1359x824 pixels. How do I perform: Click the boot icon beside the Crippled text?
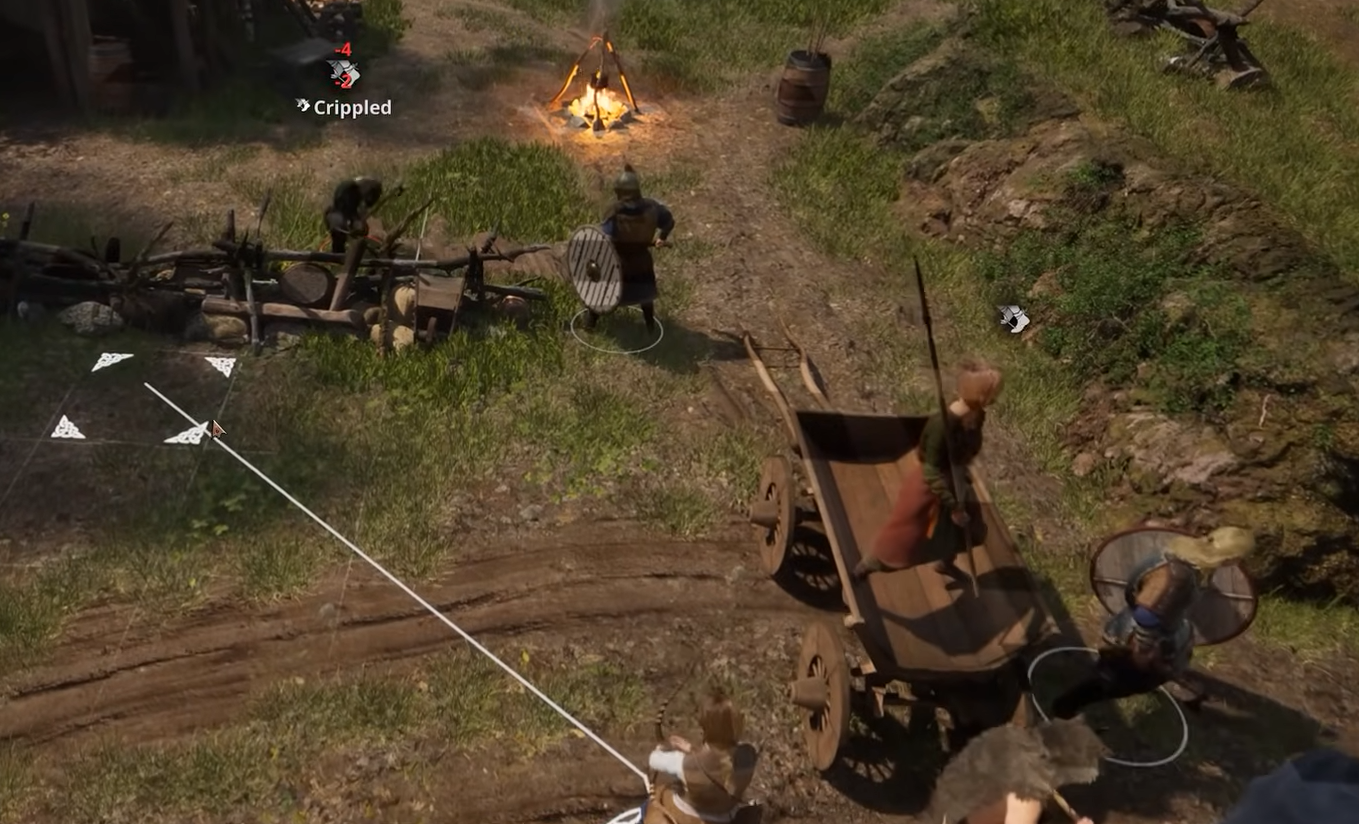click(303, 105)
